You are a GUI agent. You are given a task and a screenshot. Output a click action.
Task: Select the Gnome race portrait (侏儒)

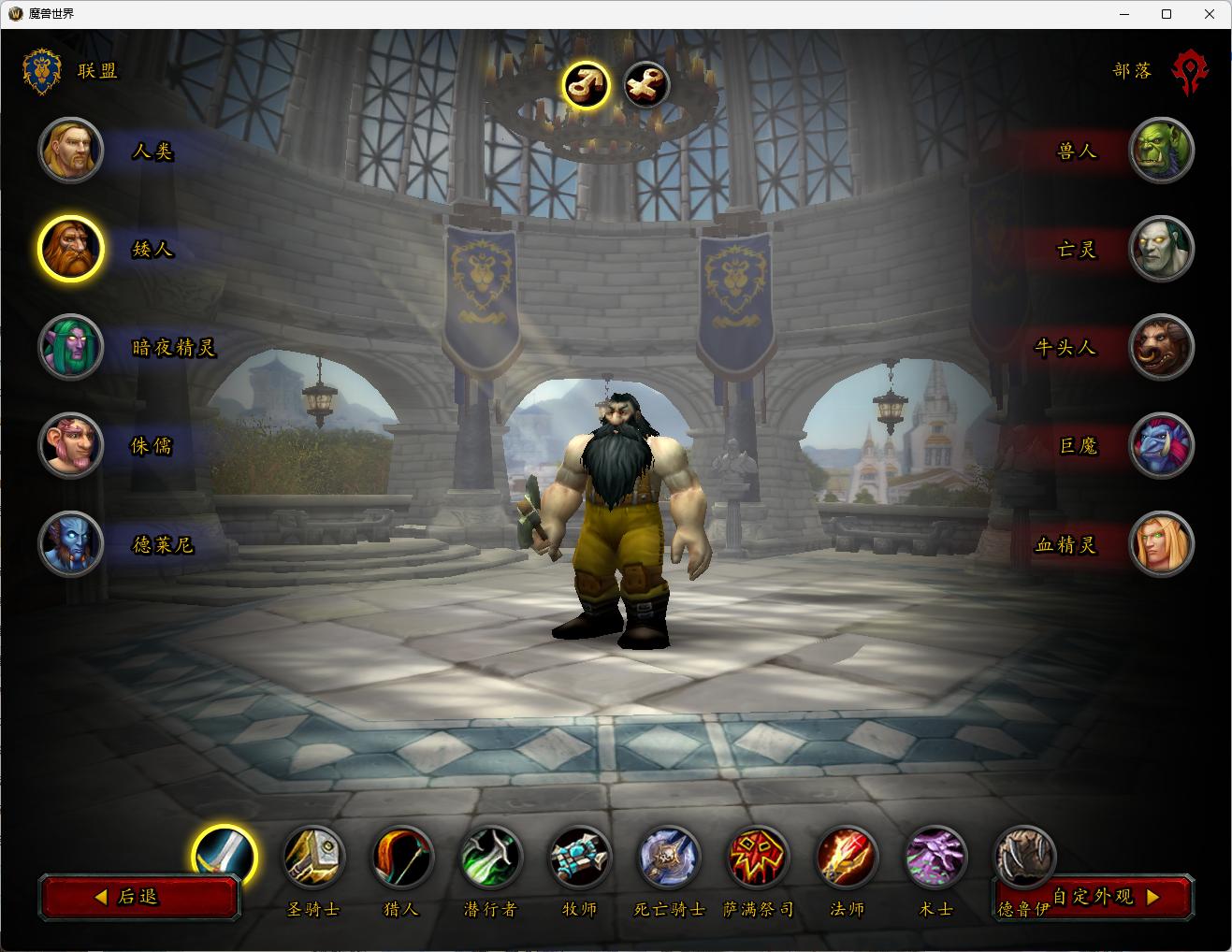point(70,445)
